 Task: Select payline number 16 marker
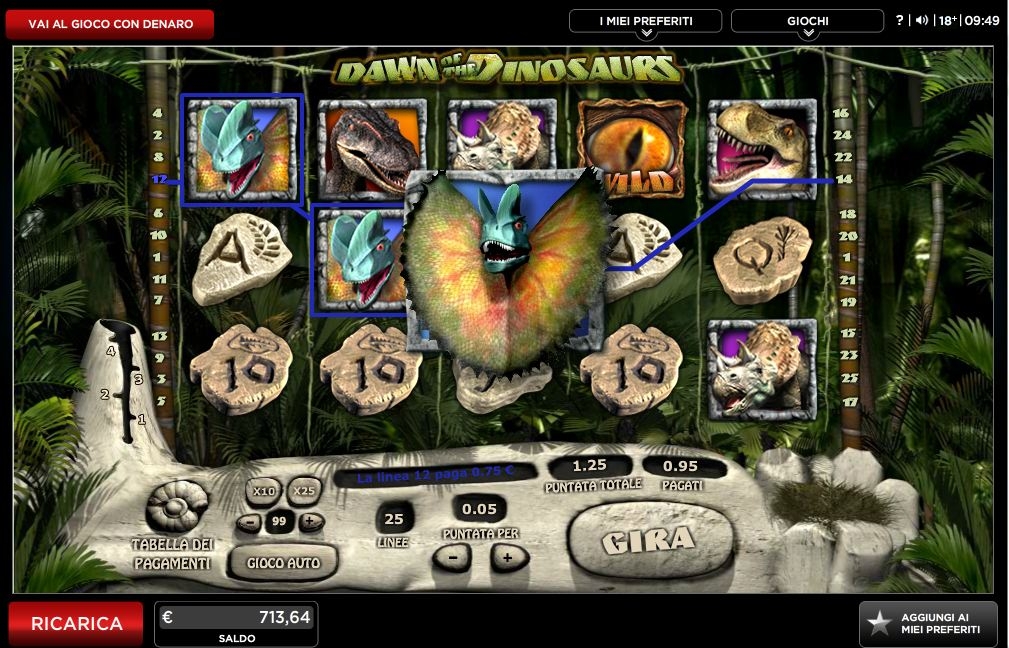click(842, 114)
